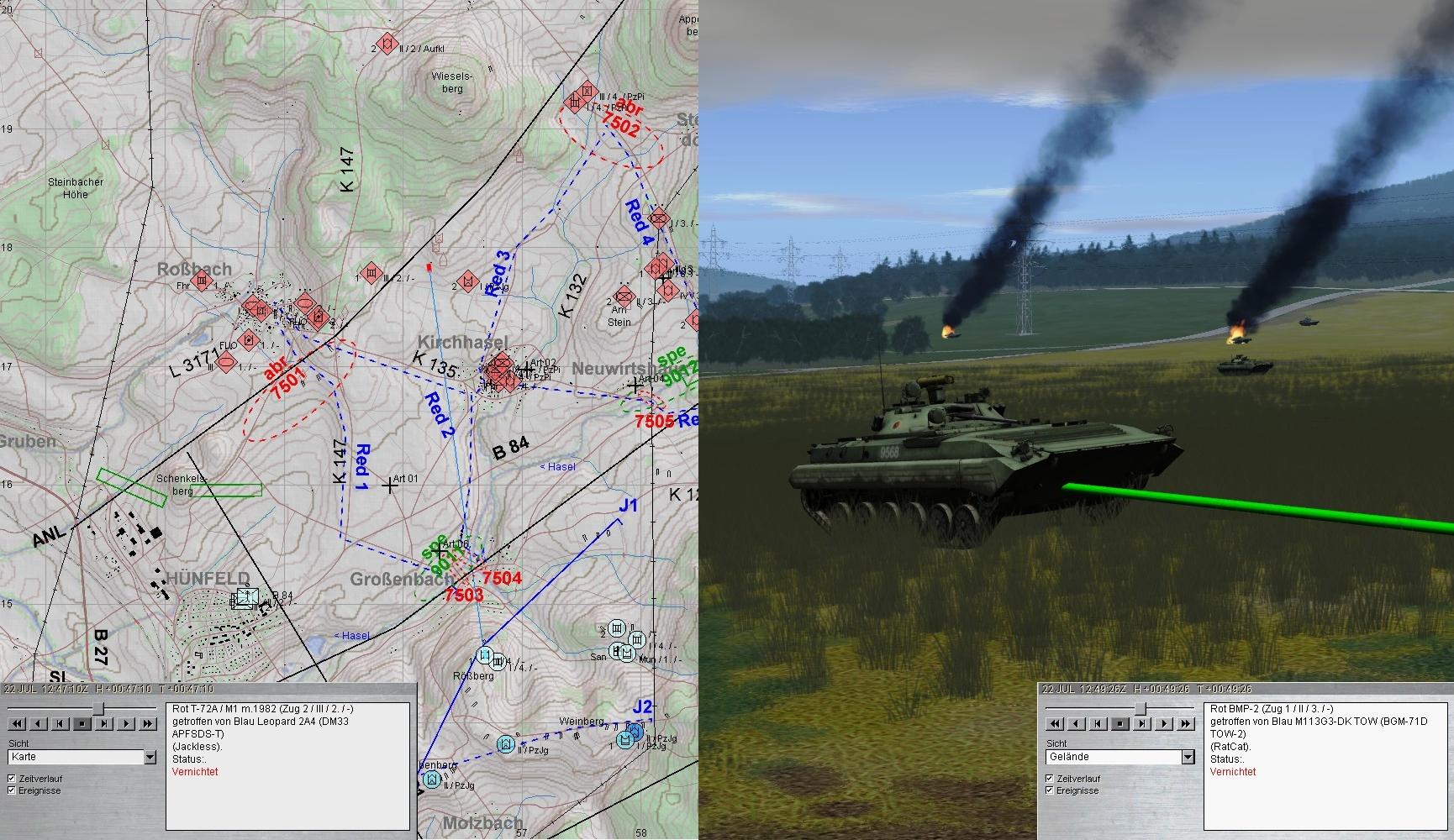Fast rewind the Gelände view replay
1454x840 pixels.
coord(1054,723)
